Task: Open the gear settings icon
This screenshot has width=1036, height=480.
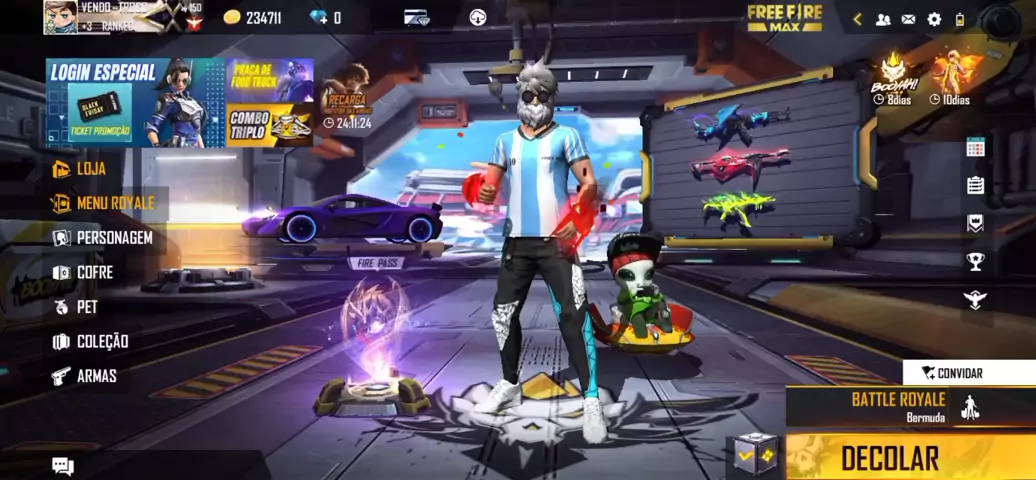Action: pyautogui.click(x=934, y=19)
